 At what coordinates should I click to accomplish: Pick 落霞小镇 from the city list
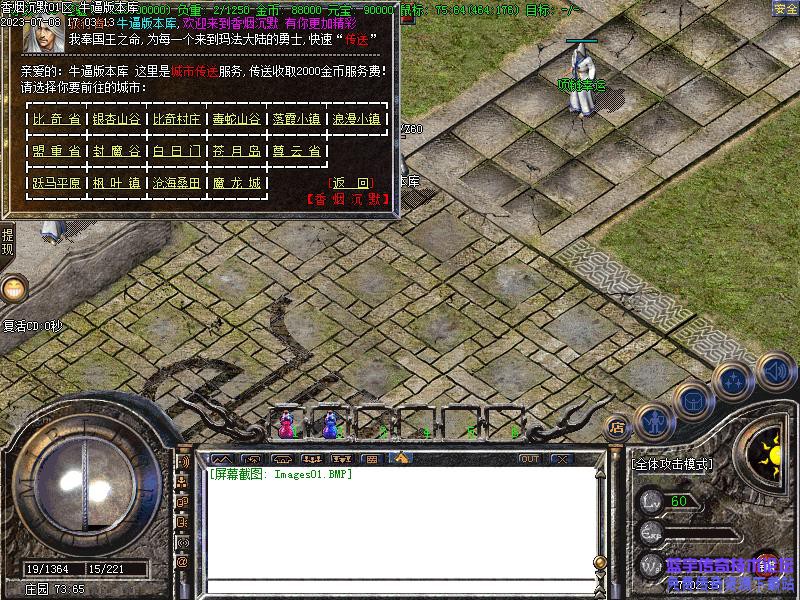296,119
